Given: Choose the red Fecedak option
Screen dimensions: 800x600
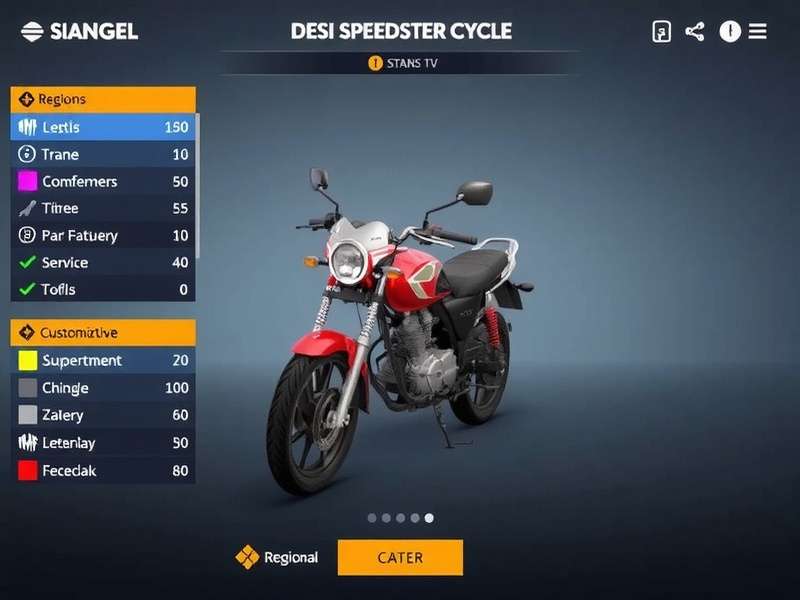Looking at the screenshot, I should point(103,470).
